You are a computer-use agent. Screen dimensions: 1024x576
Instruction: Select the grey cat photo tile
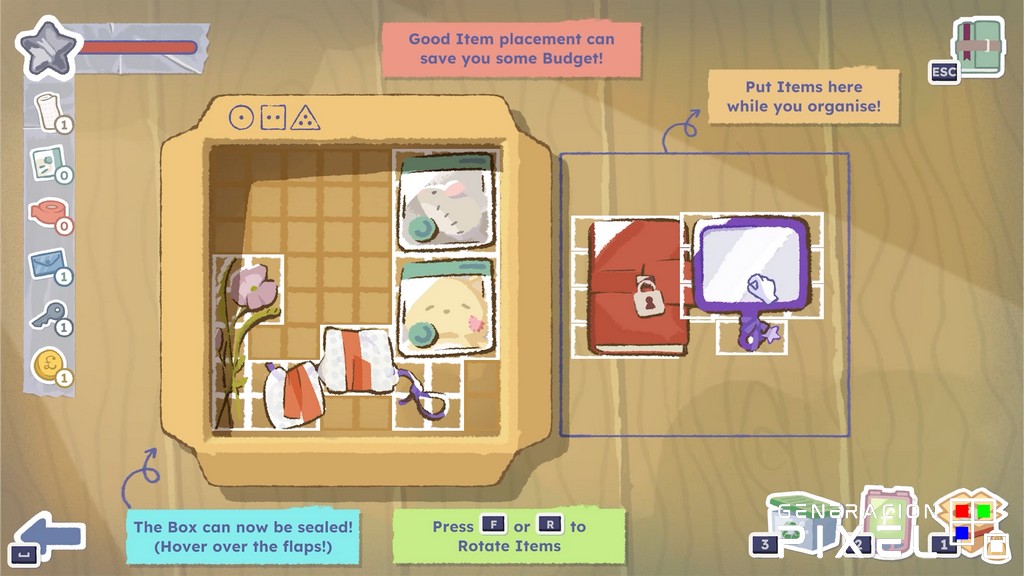point(446,202)
